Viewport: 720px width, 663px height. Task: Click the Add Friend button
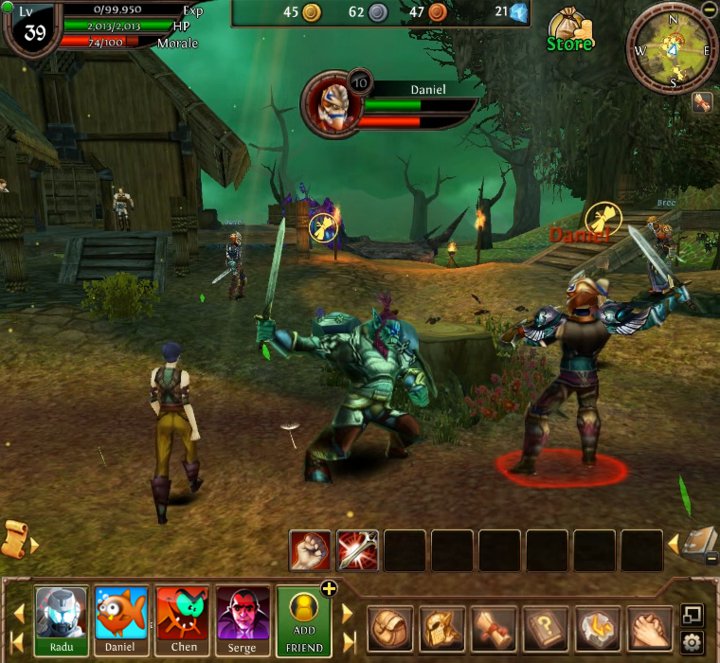pos(304,619)
